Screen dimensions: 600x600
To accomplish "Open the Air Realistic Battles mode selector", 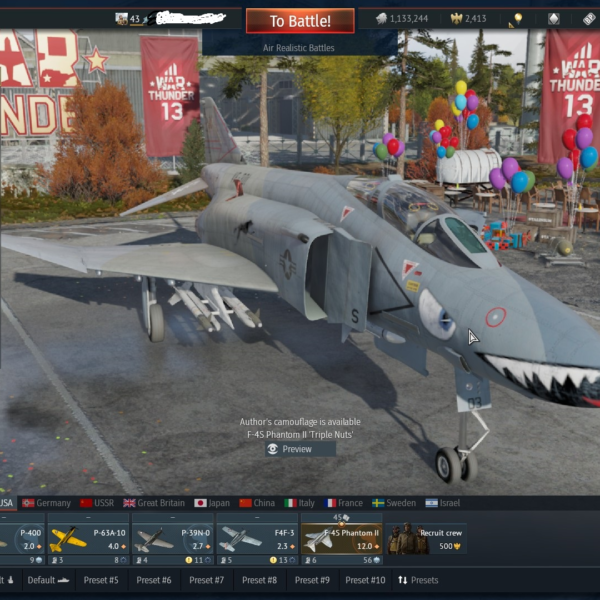I will click(x=300, y=47).
